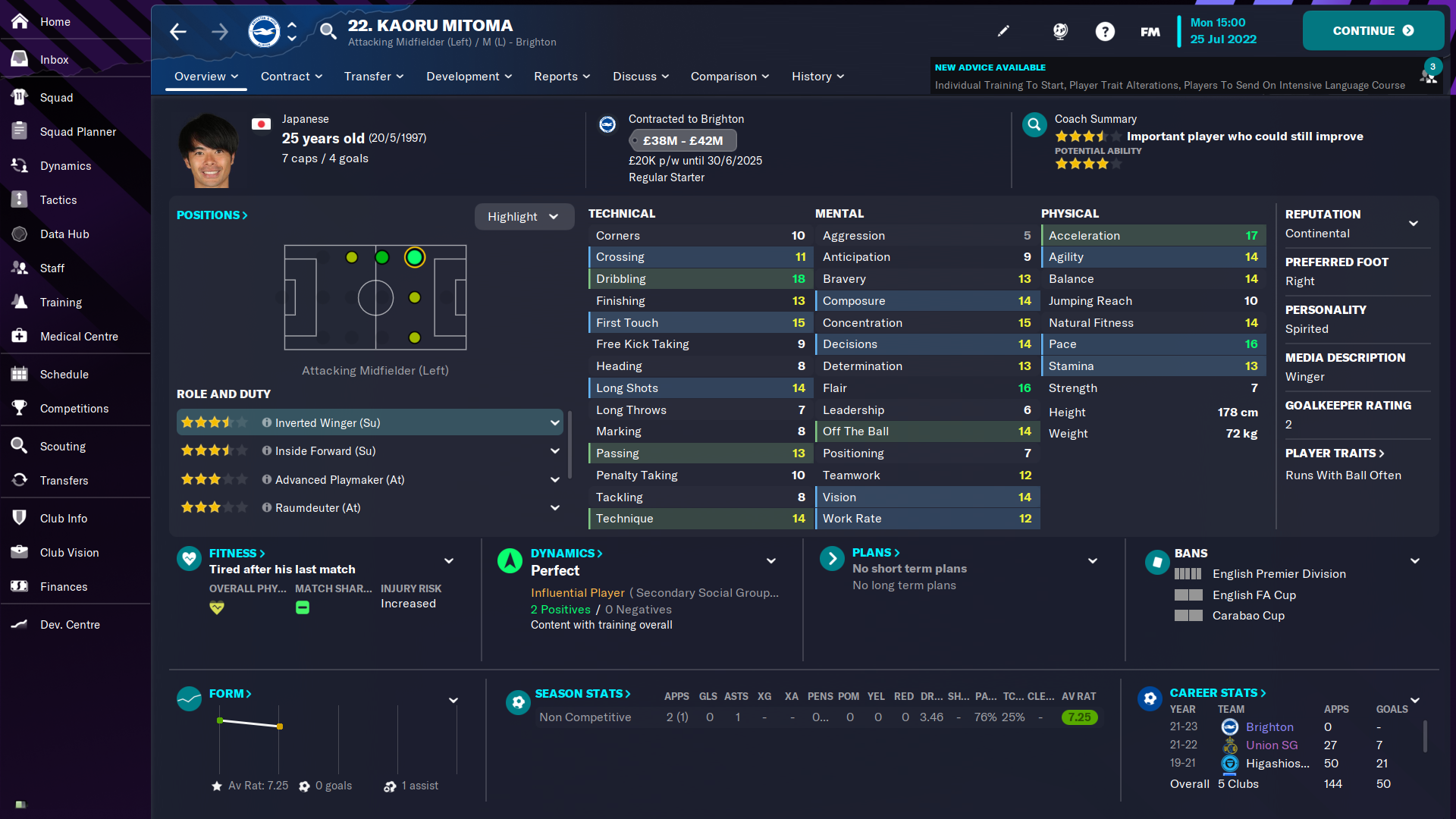Screen dimensions: 1456x819
Task: Collapse the Dynamics panel with its chevron
Action: (x=770, y=561)
